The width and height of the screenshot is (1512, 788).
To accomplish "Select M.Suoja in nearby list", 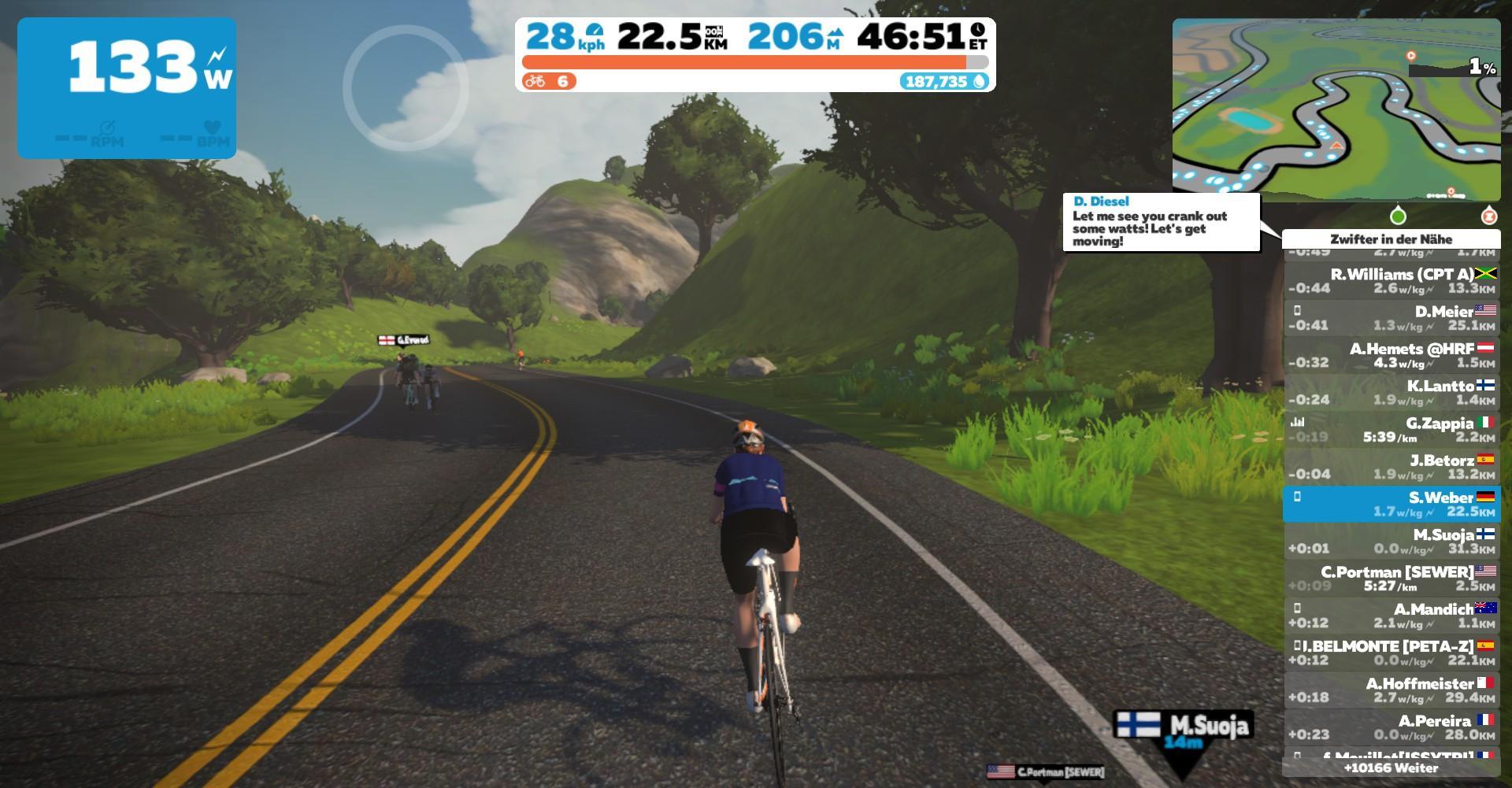I will click(x=1391, y=541).
